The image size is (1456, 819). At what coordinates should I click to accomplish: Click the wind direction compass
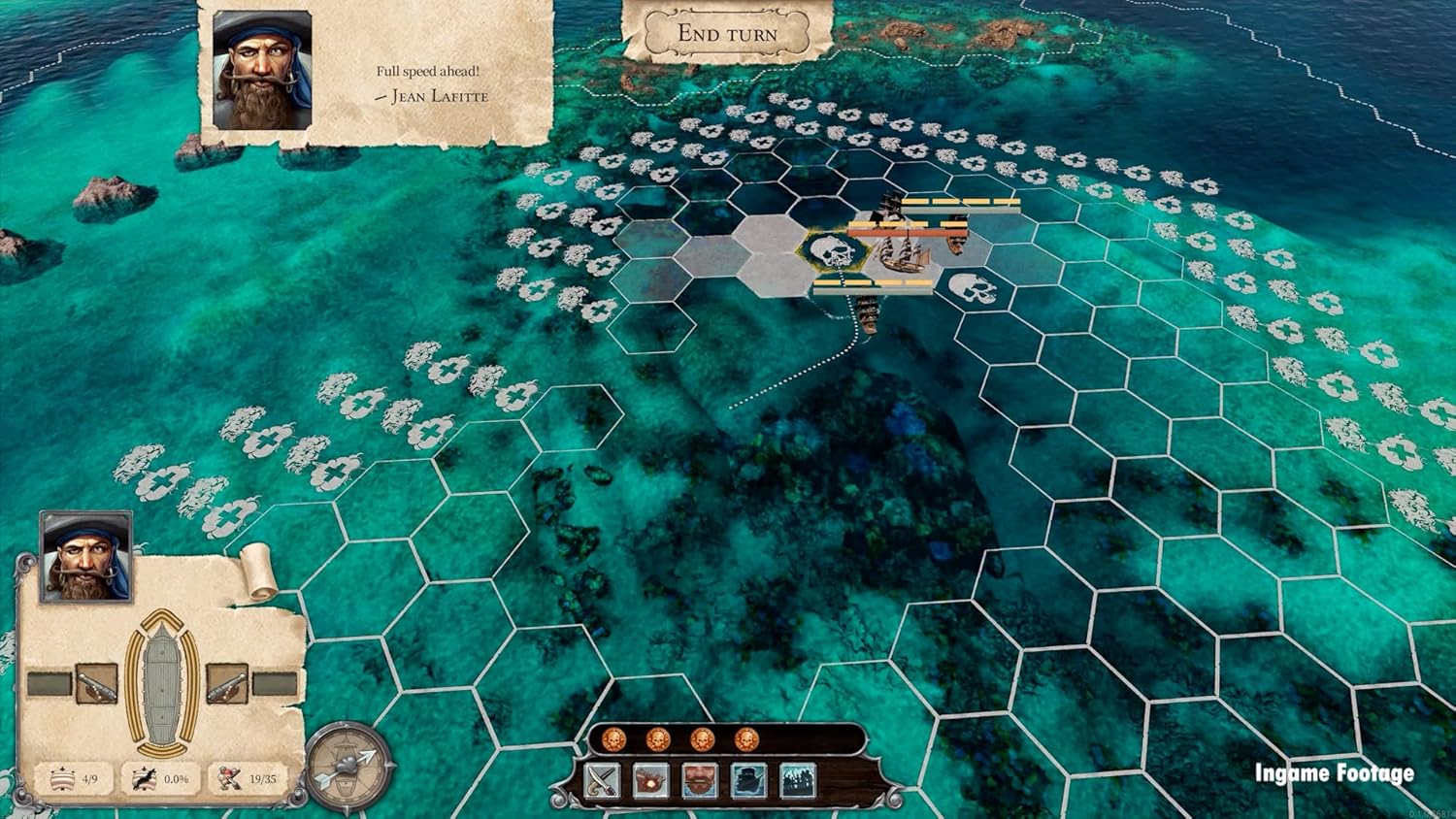[349, 767]
